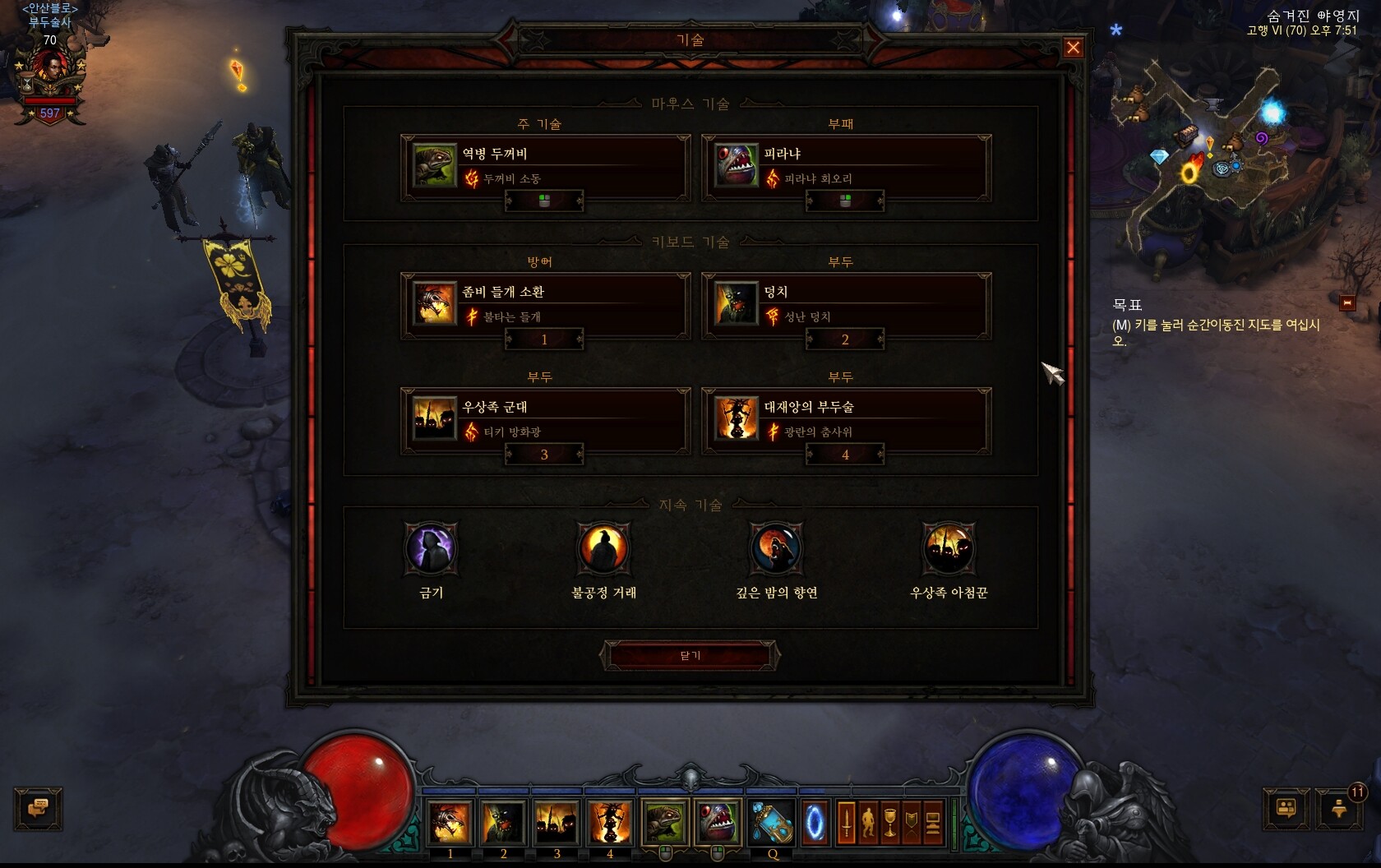The height and width of the screenshot is (868, 1381).
Task: Use the potion slot on the action bar
Action: pyautogui.click(x=772, y=821)
